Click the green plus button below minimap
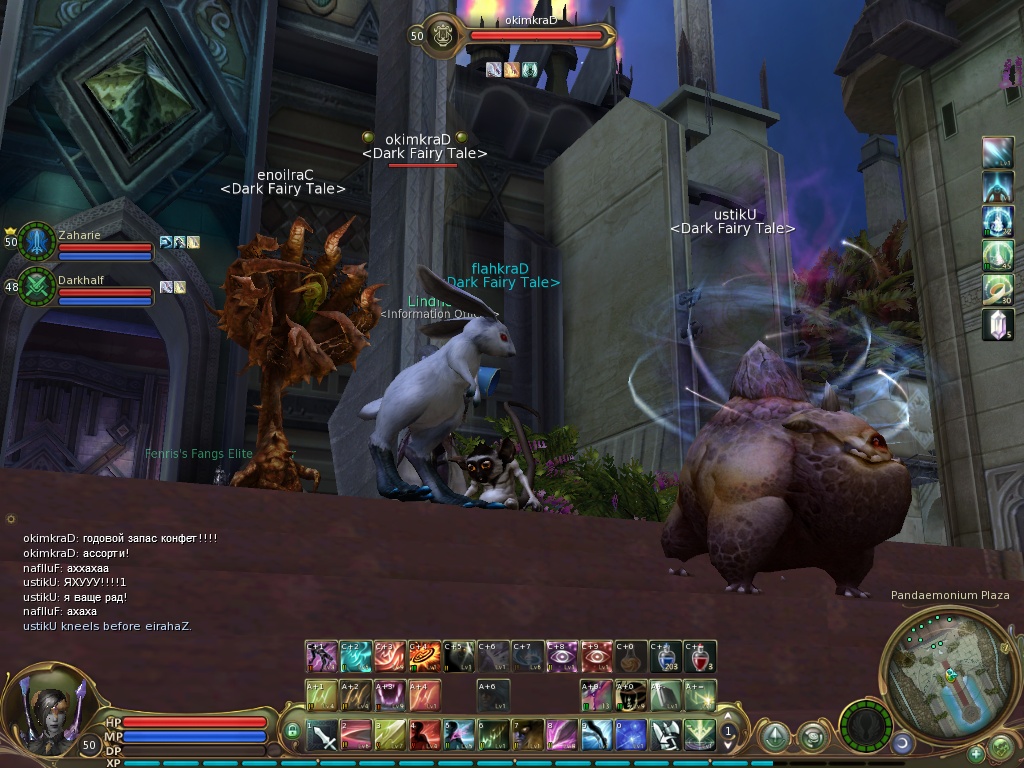The height and width of the screenshot is (768, 1024). click(975, 753)
